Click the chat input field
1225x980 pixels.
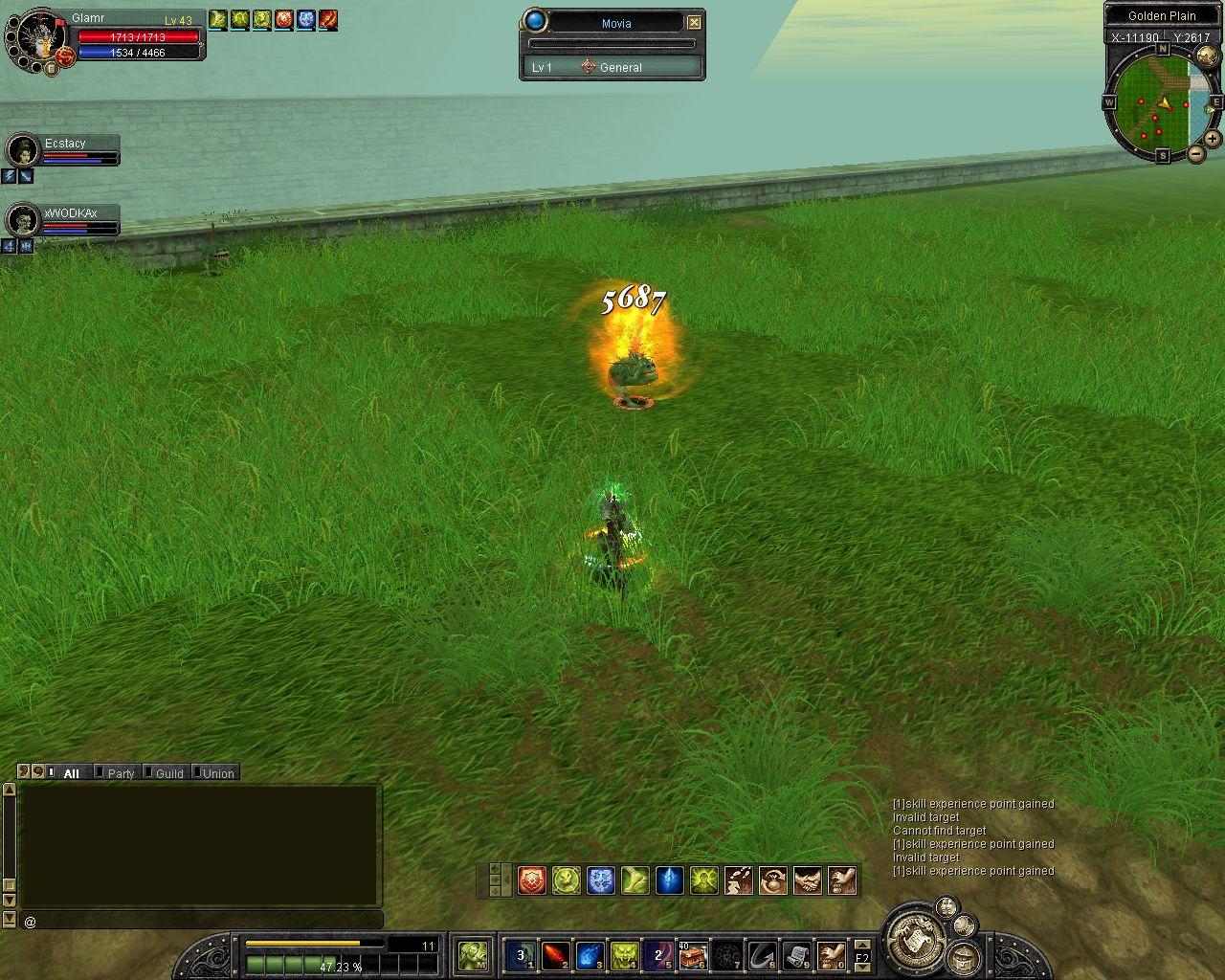coord(201,921)
